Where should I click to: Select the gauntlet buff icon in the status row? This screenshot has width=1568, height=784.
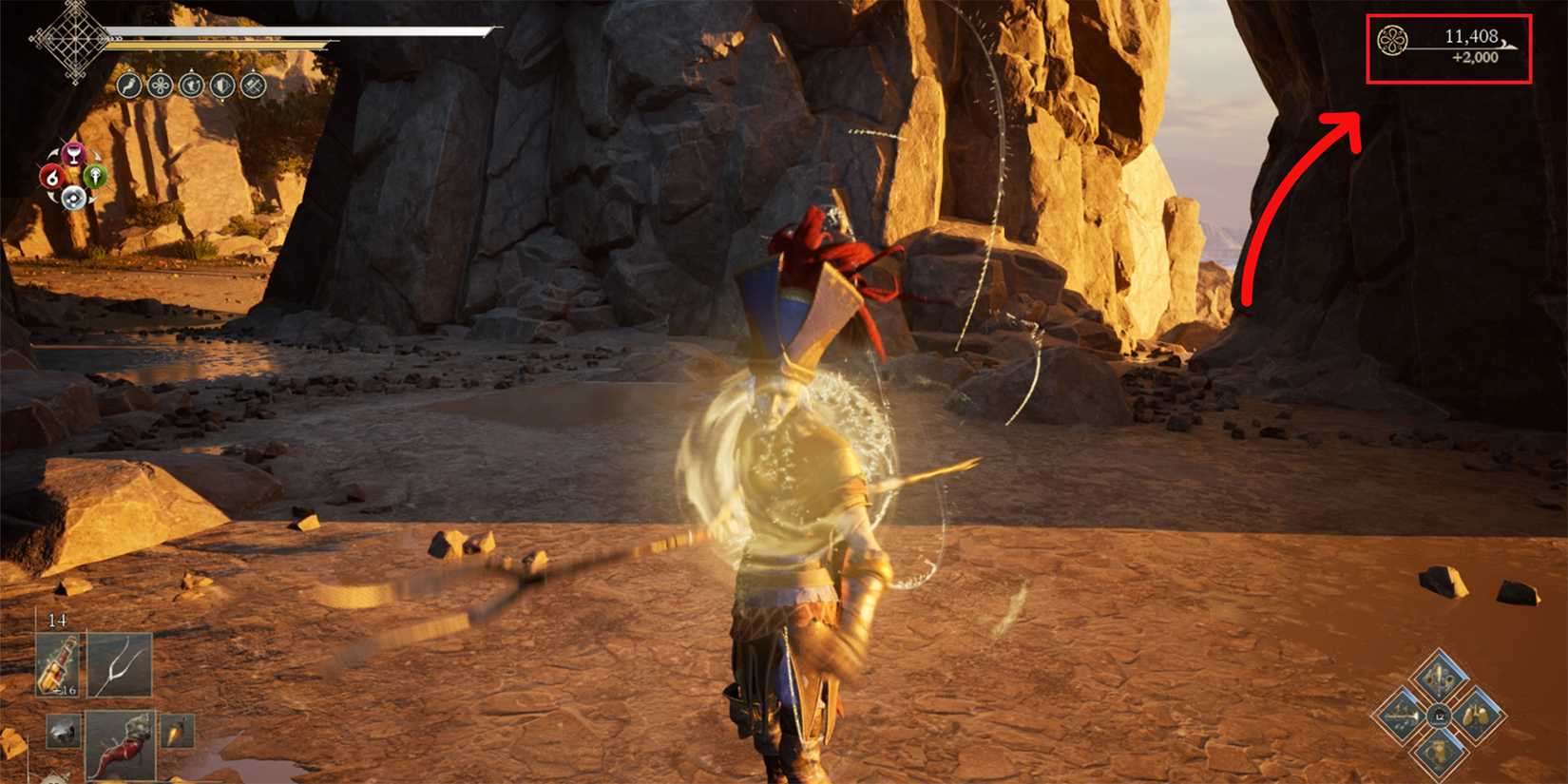[x=191, y=86]
